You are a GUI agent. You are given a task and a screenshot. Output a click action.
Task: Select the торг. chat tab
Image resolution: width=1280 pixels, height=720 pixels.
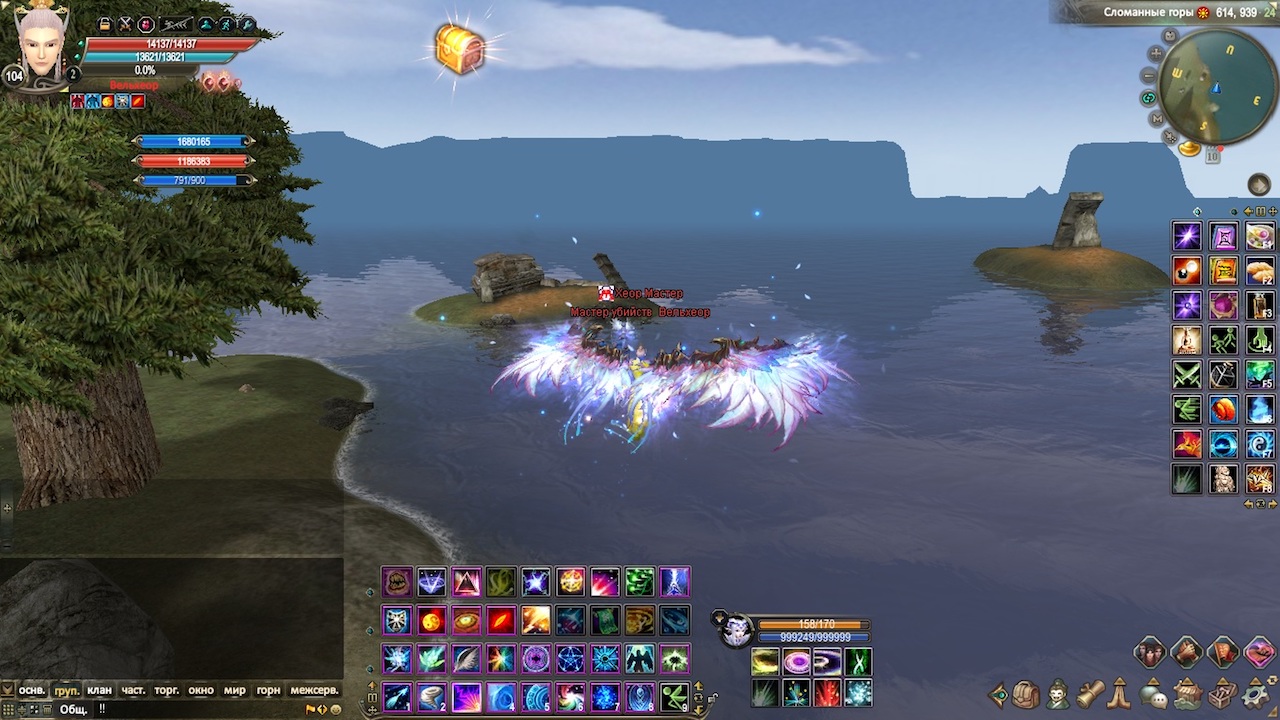tap(166, 690)
